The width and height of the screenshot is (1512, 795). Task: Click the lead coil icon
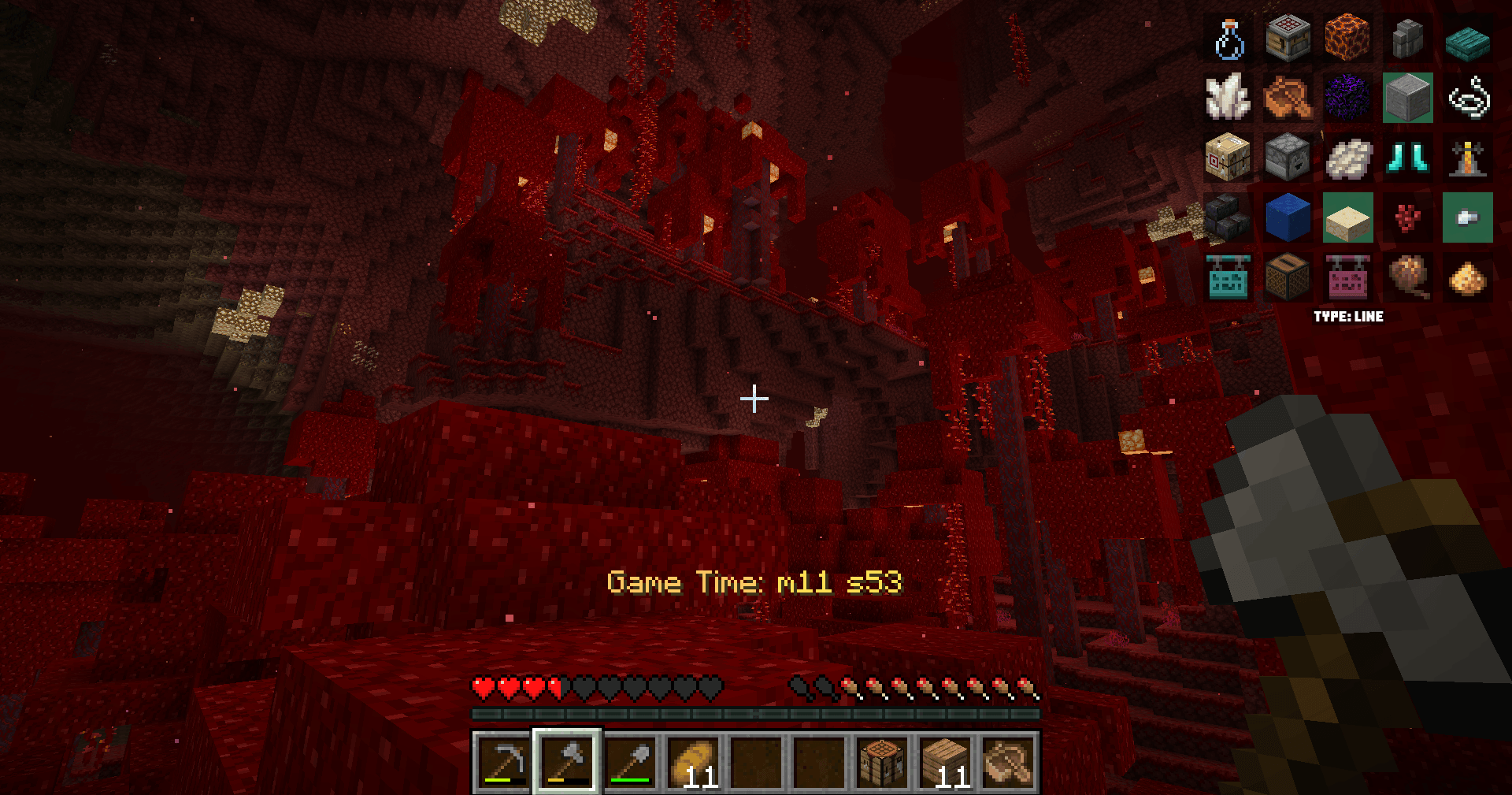[x=1468, y=98]
